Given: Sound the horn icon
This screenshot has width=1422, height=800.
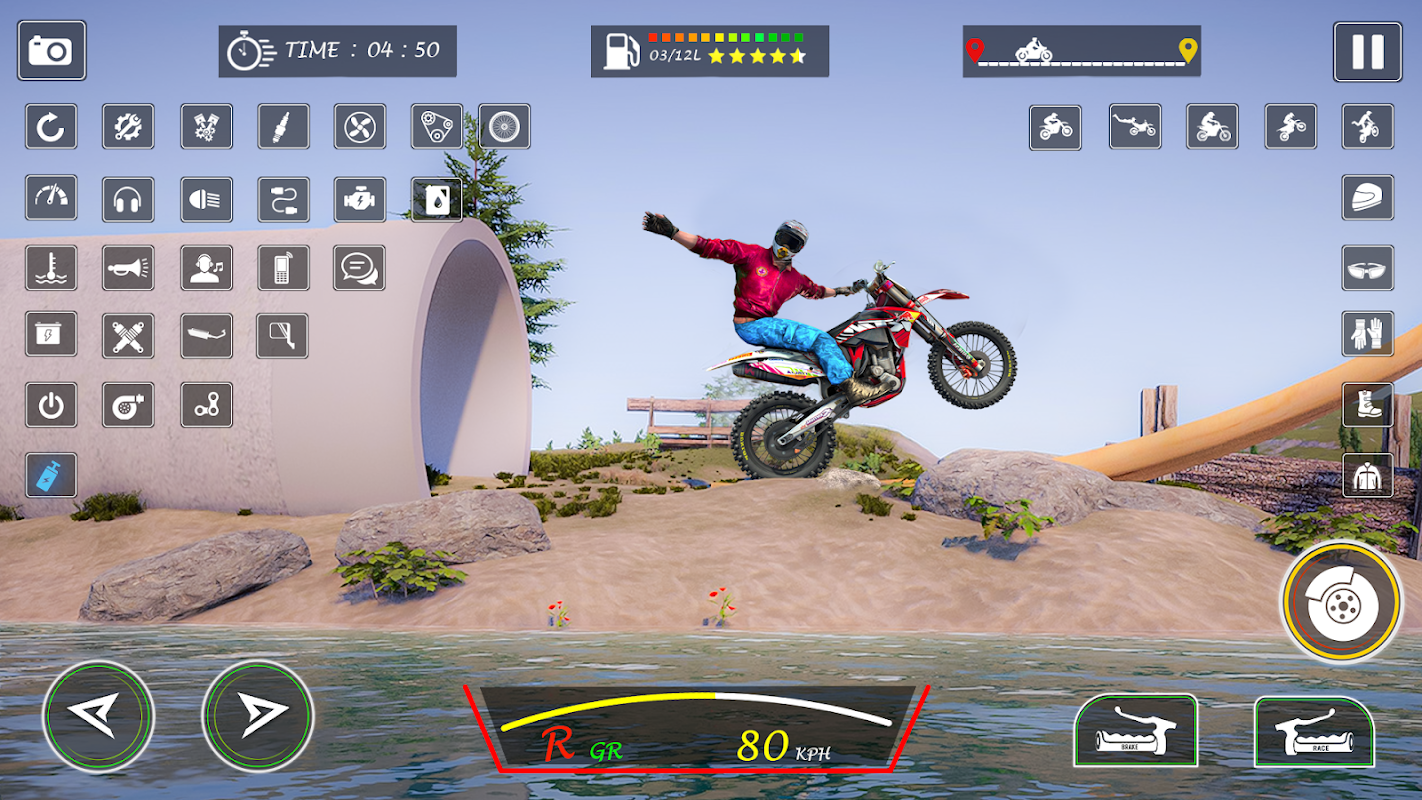Looking at the screenshot, I should point(128,268).
